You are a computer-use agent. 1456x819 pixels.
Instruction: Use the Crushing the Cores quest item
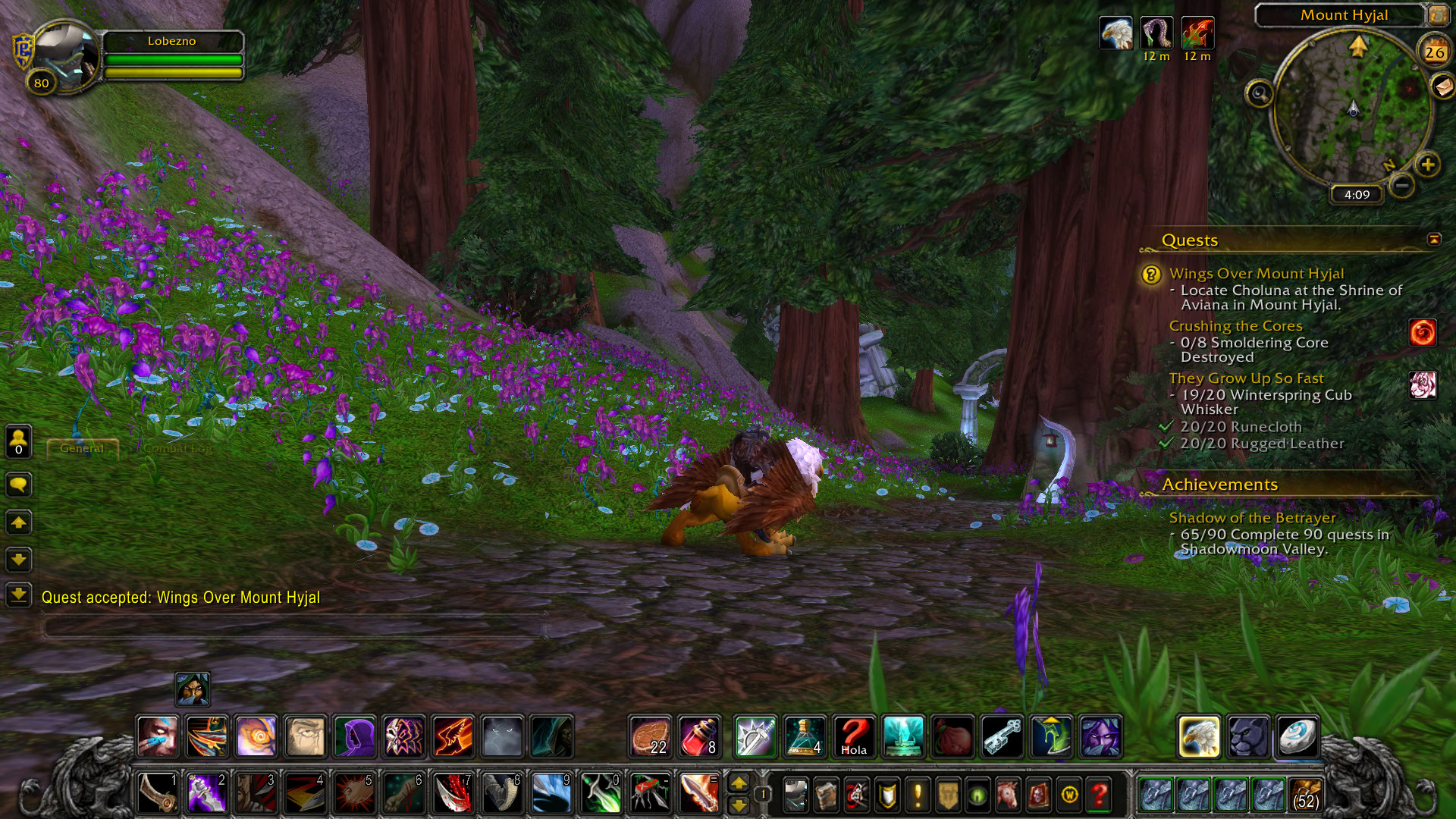tap(1423, 333)
